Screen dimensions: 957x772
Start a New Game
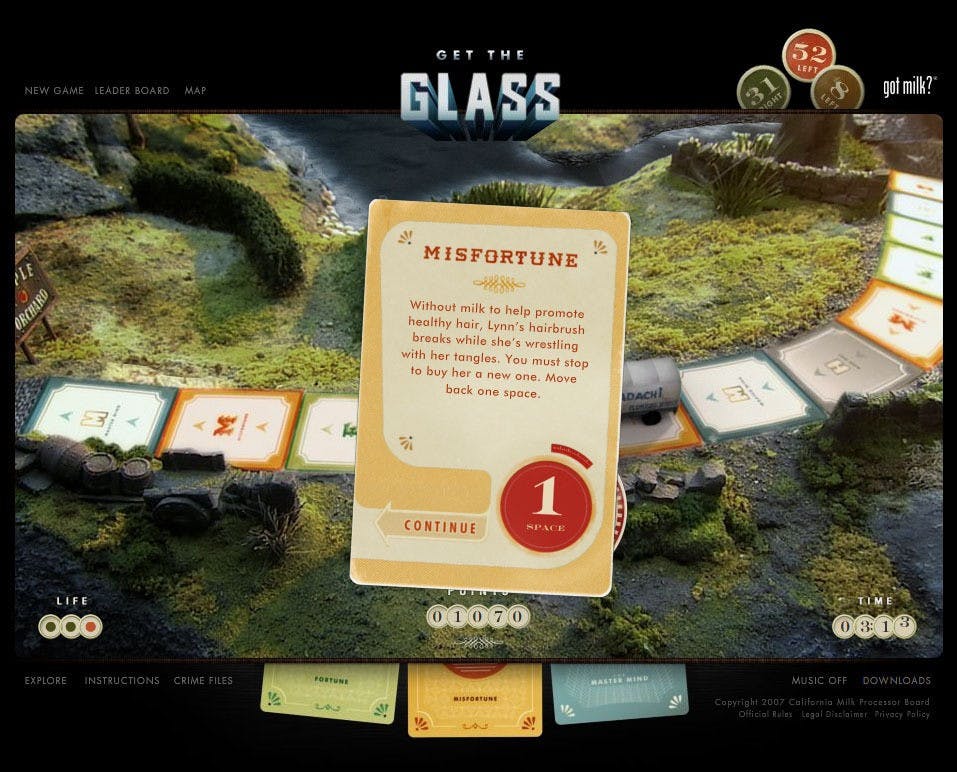51,91
